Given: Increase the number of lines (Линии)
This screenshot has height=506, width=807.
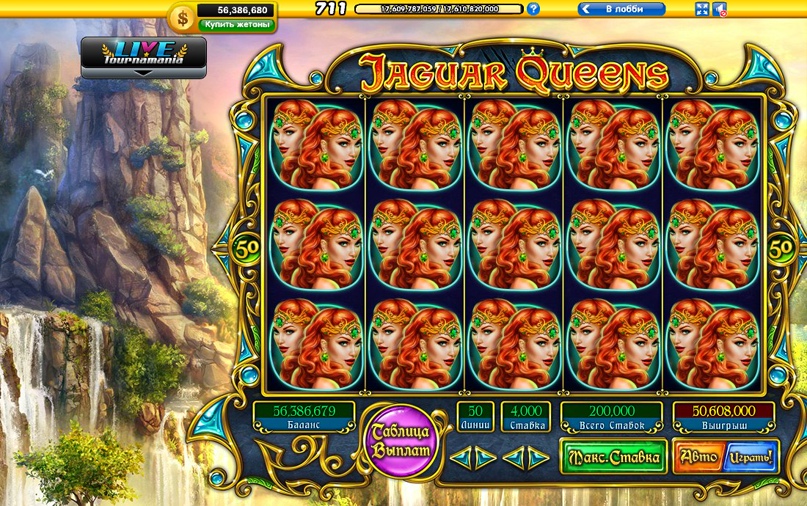Looking at the screenshot, I should (485, 458).
